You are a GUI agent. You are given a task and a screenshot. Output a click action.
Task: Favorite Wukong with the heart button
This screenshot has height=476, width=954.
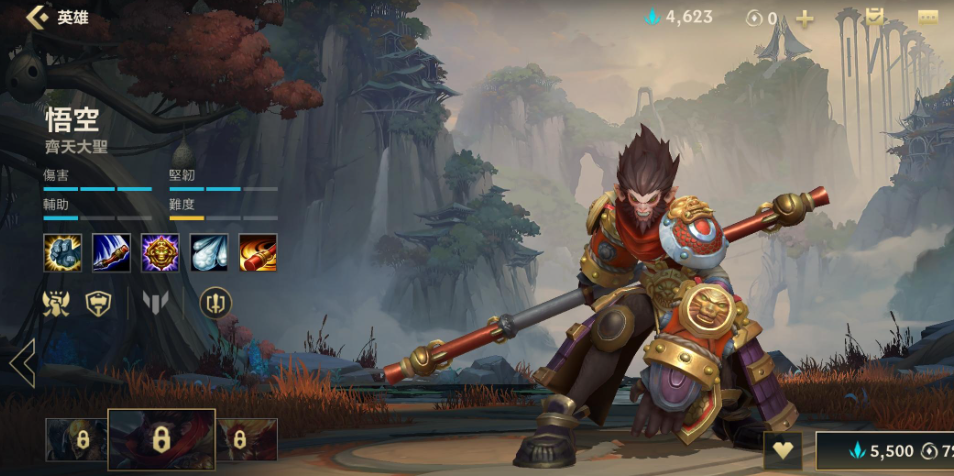pos(783,451)
